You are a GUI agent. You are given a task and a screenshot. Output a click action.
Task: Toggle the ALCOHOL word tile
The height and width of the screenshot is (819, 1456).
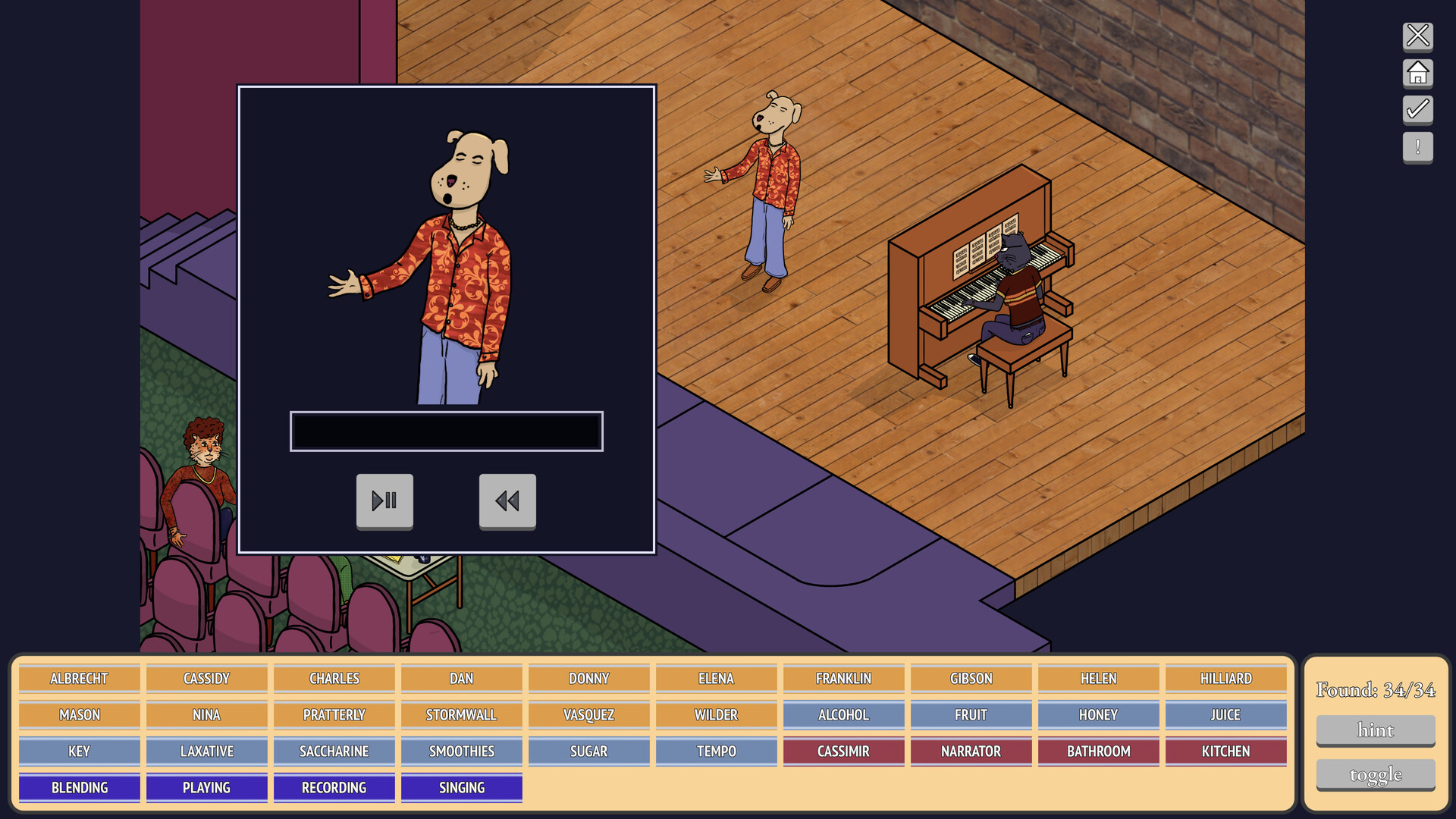pyautogui.click(x=843, y=714)
